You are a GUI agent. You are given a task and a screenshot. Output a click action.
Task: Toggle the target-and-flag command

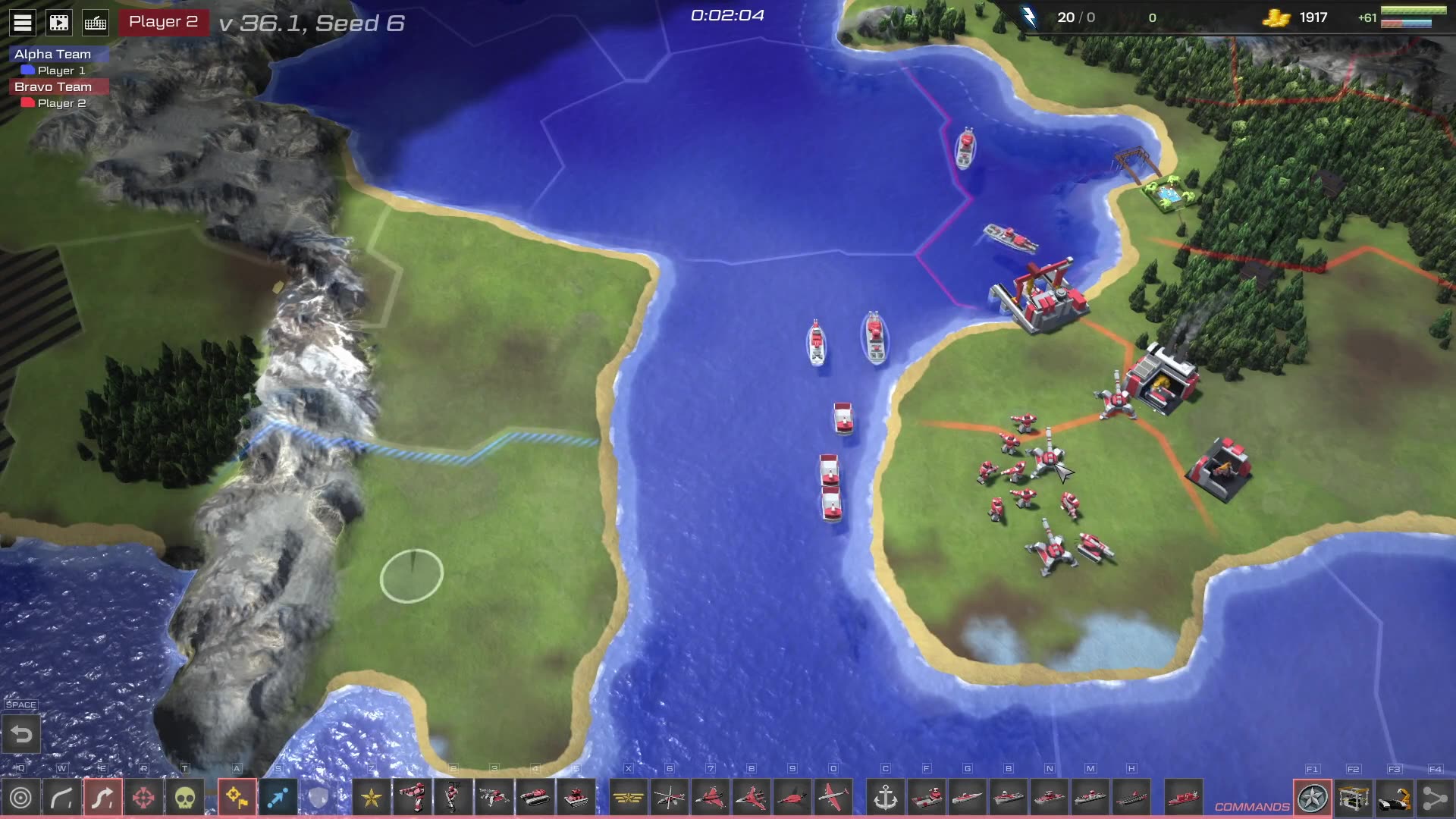coord(237,798)
